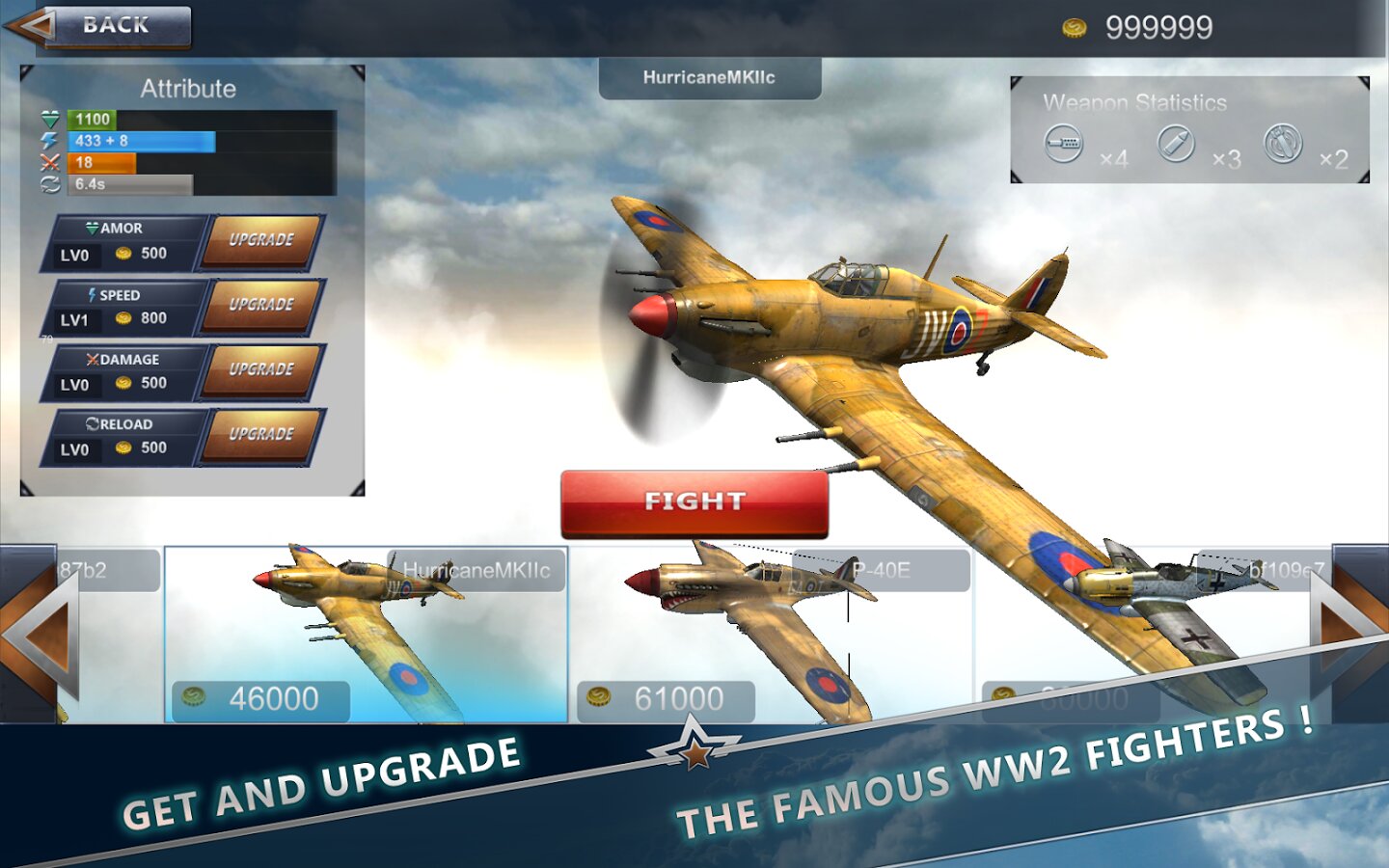Select the HurricaneMKIIc plane card
The image size is (1389, 868).
coord(367,635)
